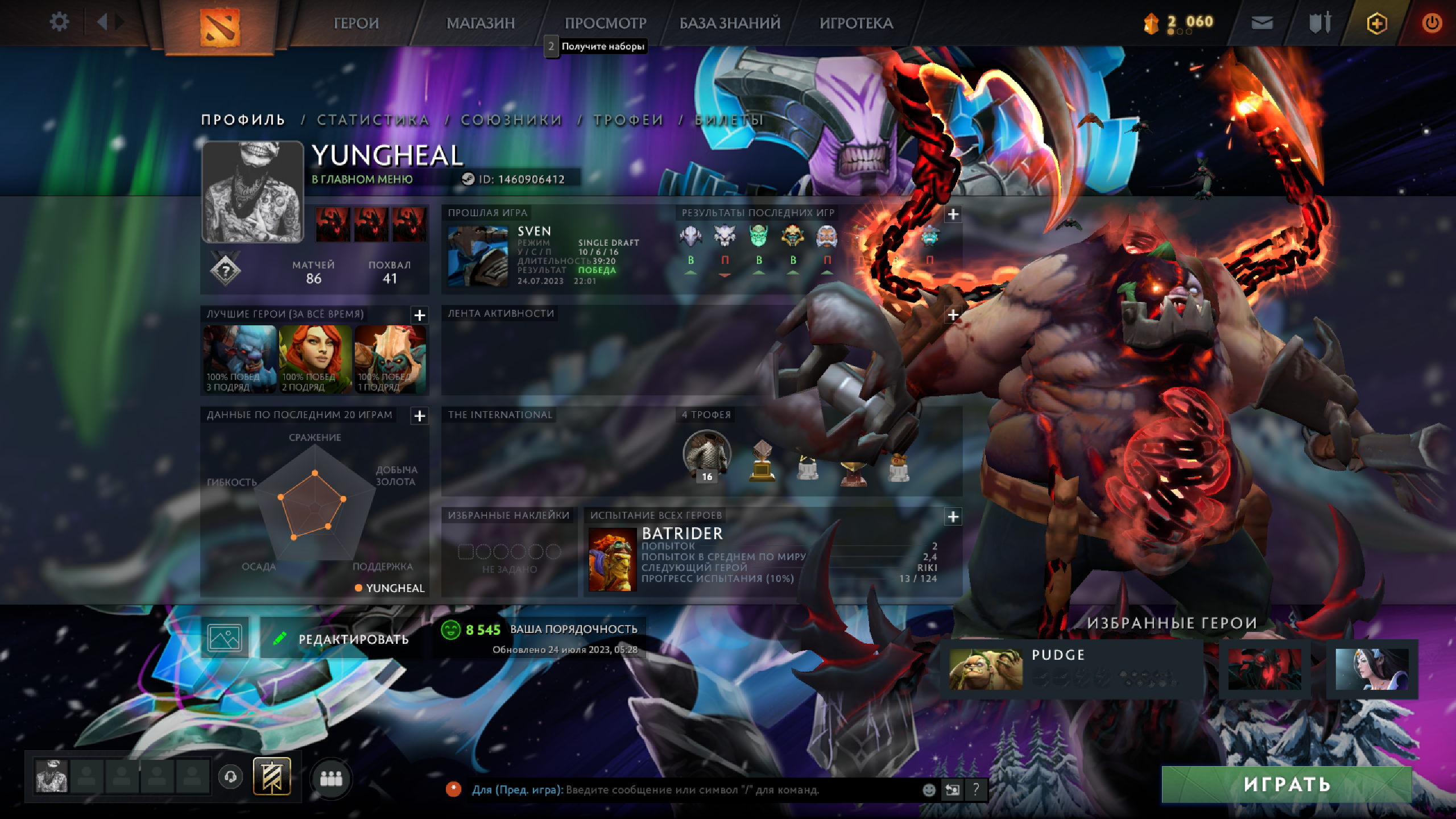Open the settings gear menu

pyautogui.click(x=59, y=23)
